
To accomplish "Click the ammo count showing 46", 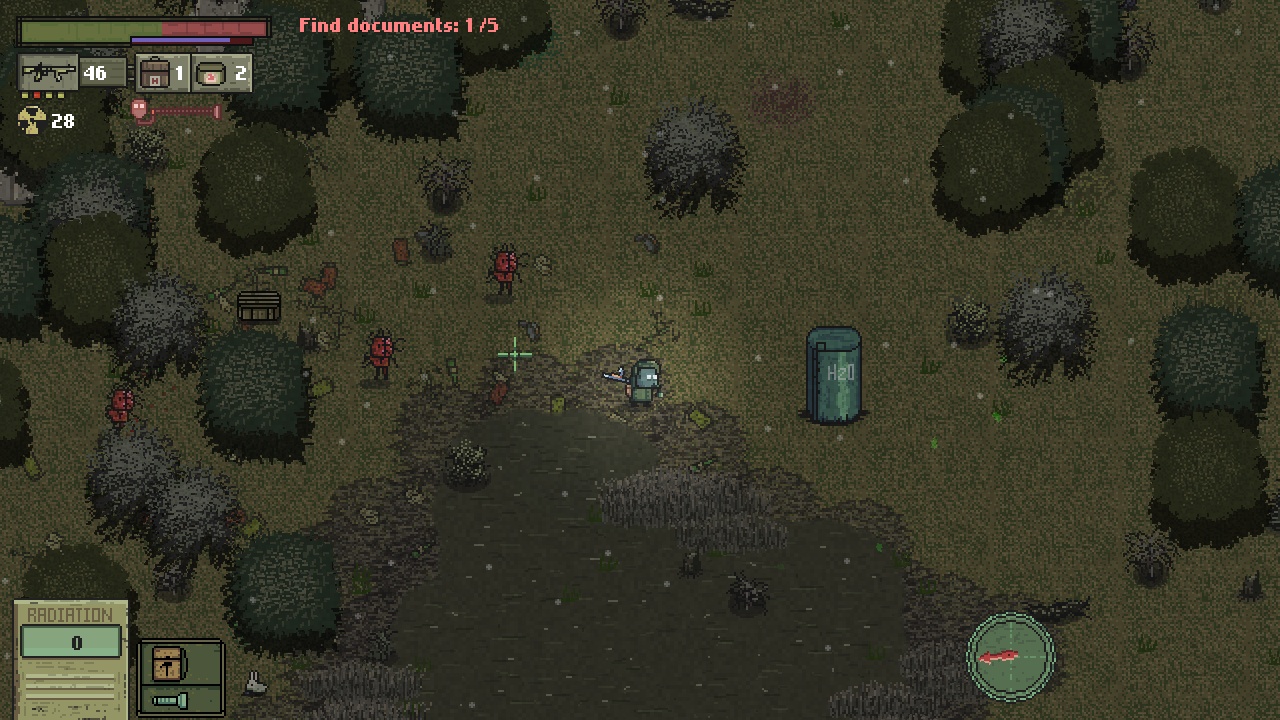I will 95,72.
